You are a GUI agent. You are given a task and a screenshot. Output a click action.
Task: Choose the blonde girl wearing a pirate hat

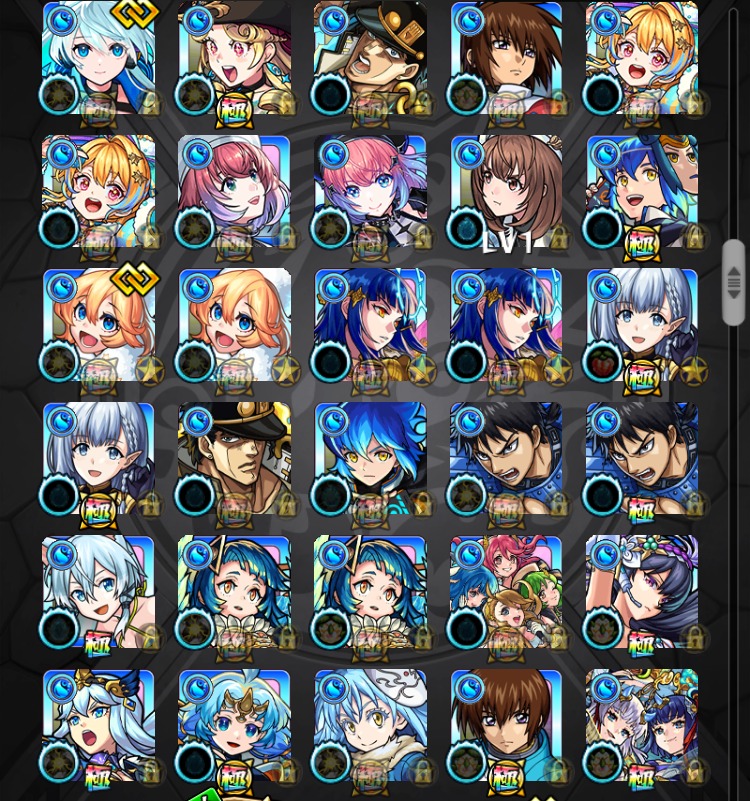234,58
